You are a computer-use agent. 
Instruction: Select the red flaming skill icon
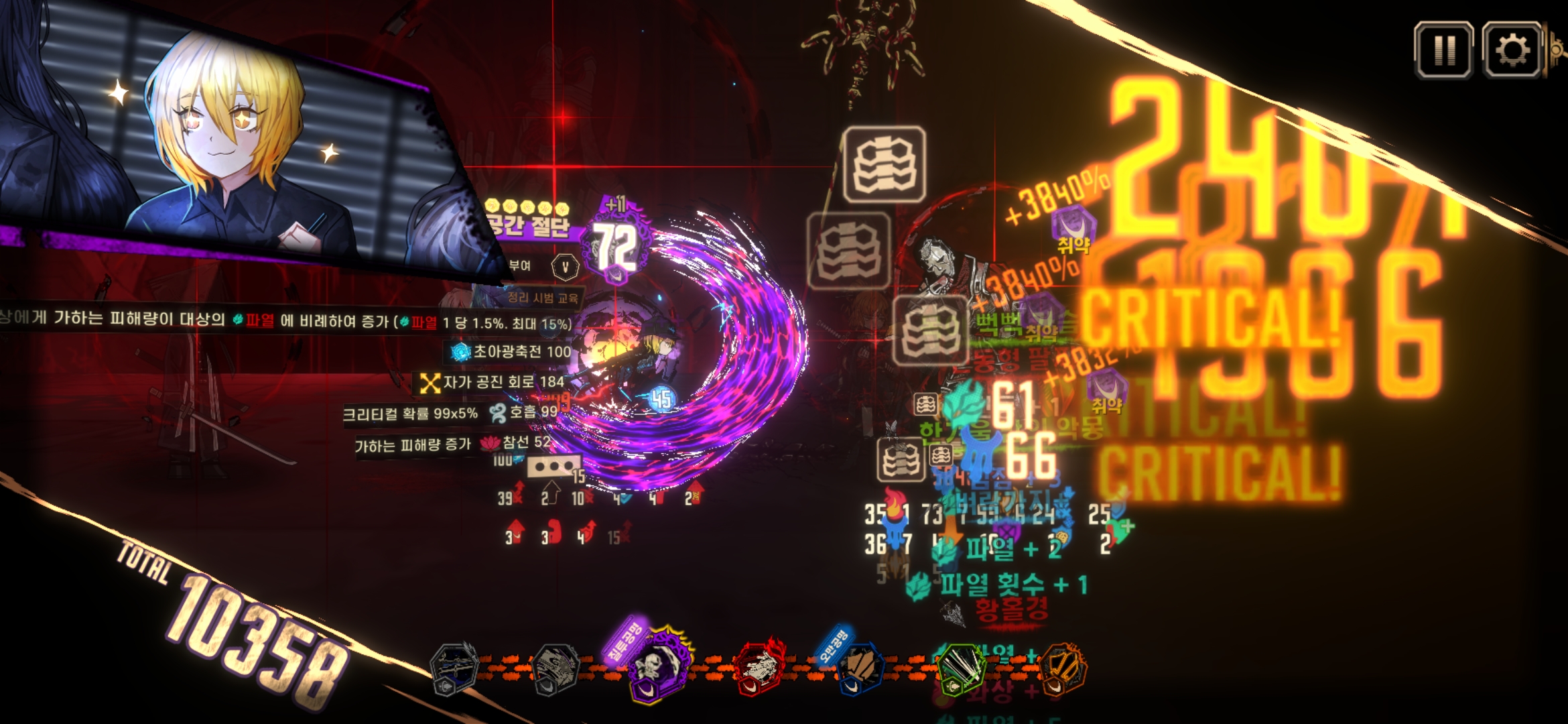pos(759,668)
